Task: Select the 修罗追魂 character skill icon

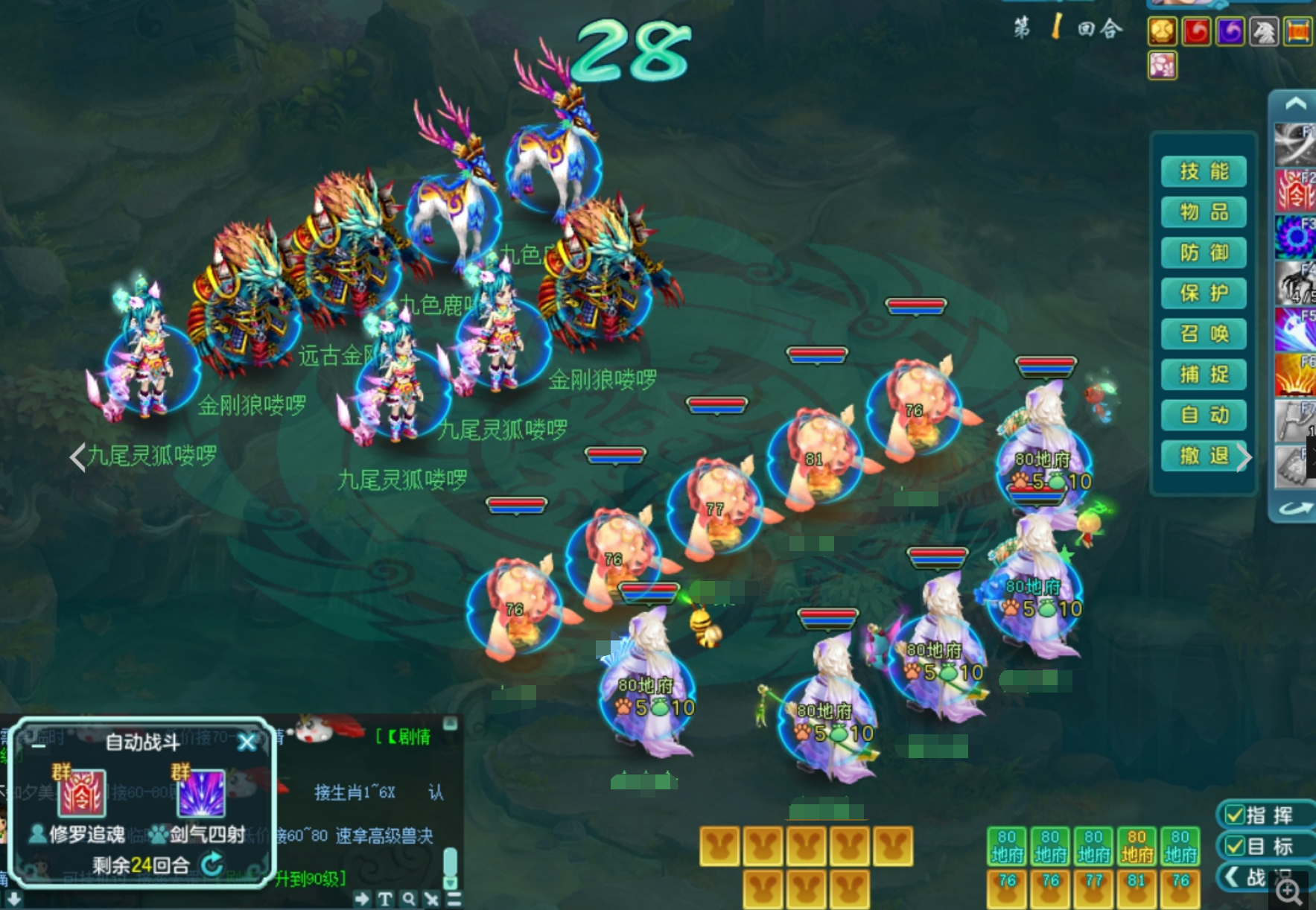Action: [82, 794]
